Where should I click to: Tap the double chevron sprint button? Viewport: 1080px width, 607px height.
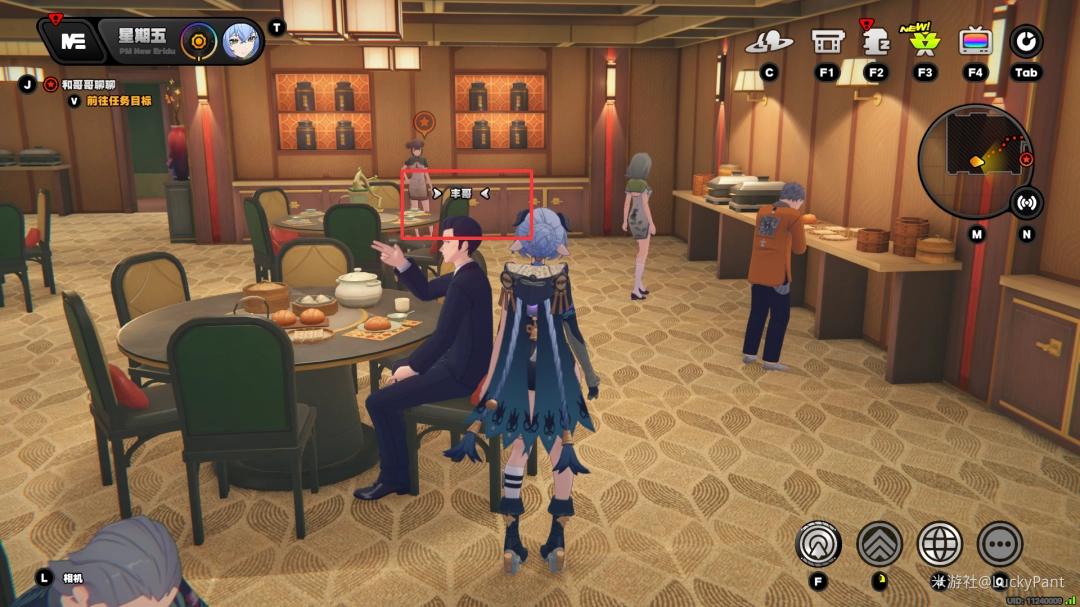click(x=880, y=544)
